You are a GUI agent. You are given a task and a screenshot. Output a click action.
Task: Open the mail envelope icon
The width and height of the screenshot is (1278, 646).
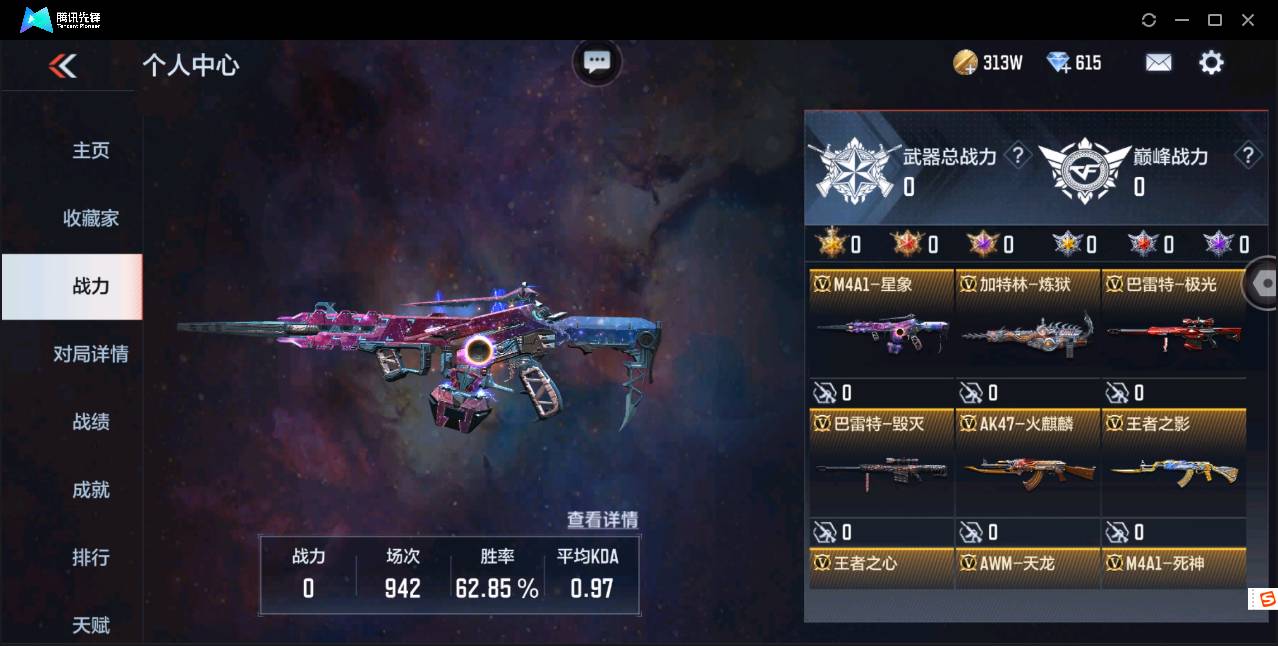coord(1158,63)
